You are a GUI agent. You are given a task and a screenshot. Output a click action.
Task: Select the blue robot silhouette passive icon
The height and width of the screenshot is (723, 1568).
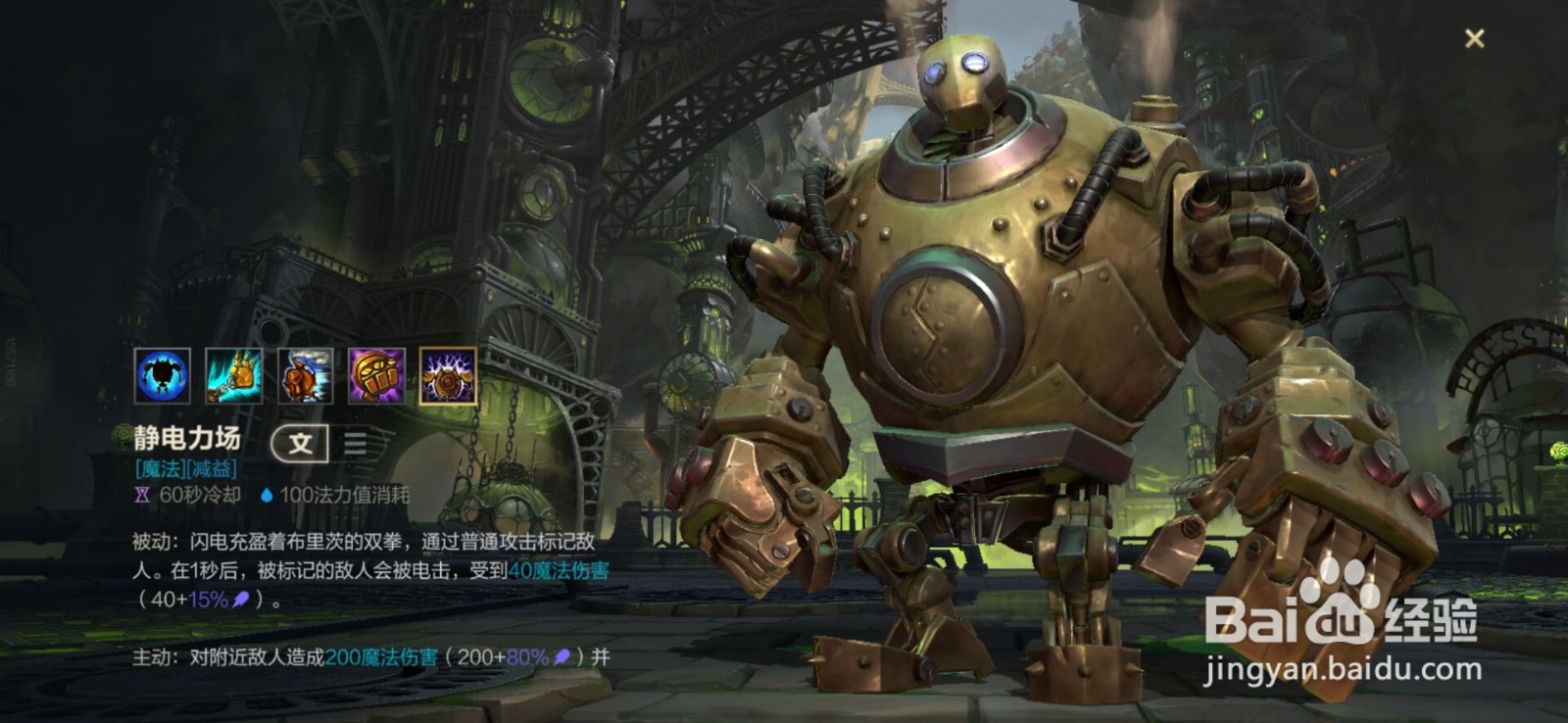pyautogui.click(x=162, y=376)
